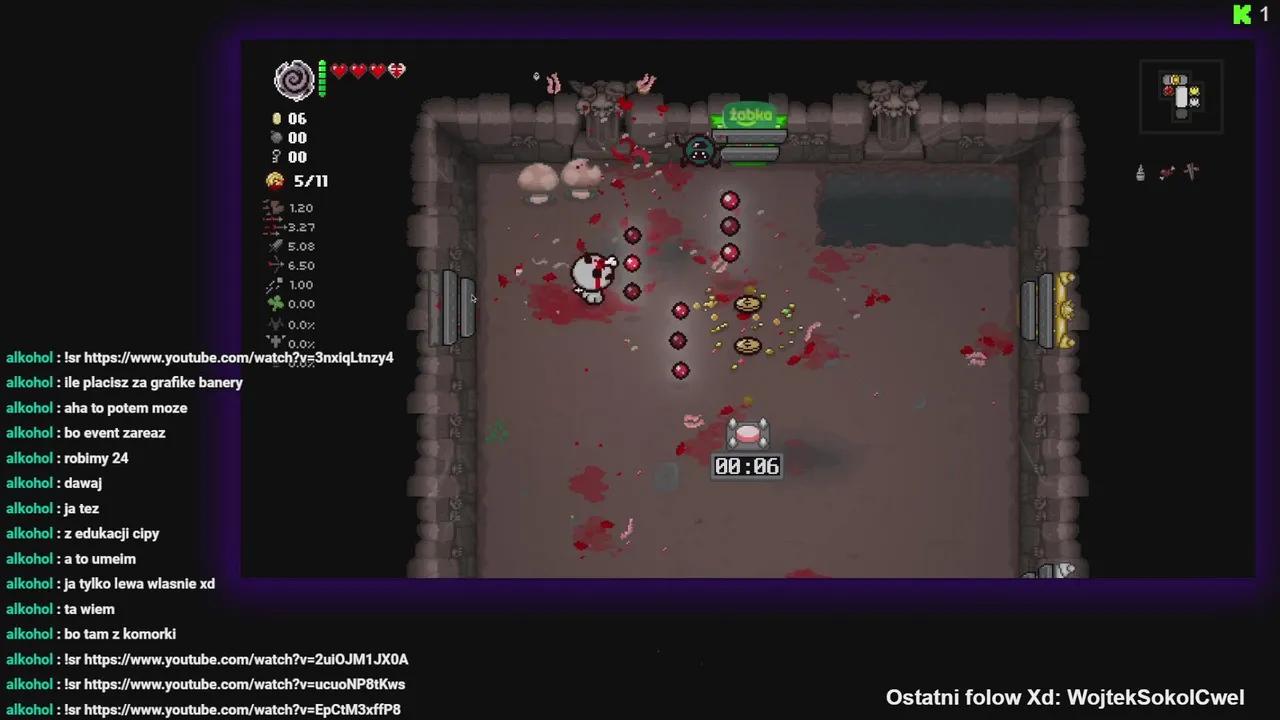Select the bomb counter icon in the HUD
1280x720 pixels.
[277, 137]
